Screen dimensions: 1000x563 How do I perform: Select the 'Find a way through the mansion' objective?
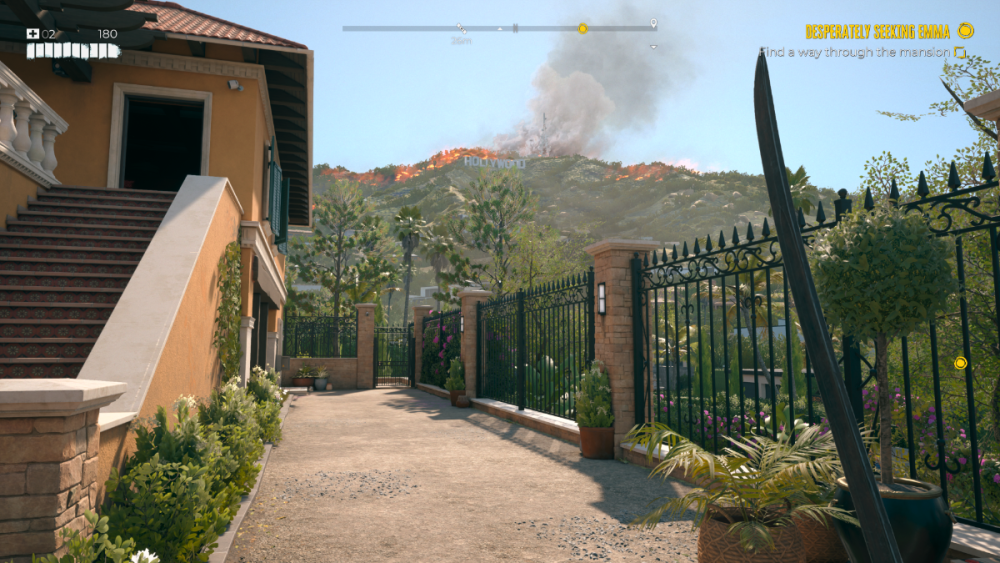pos(855,52)
